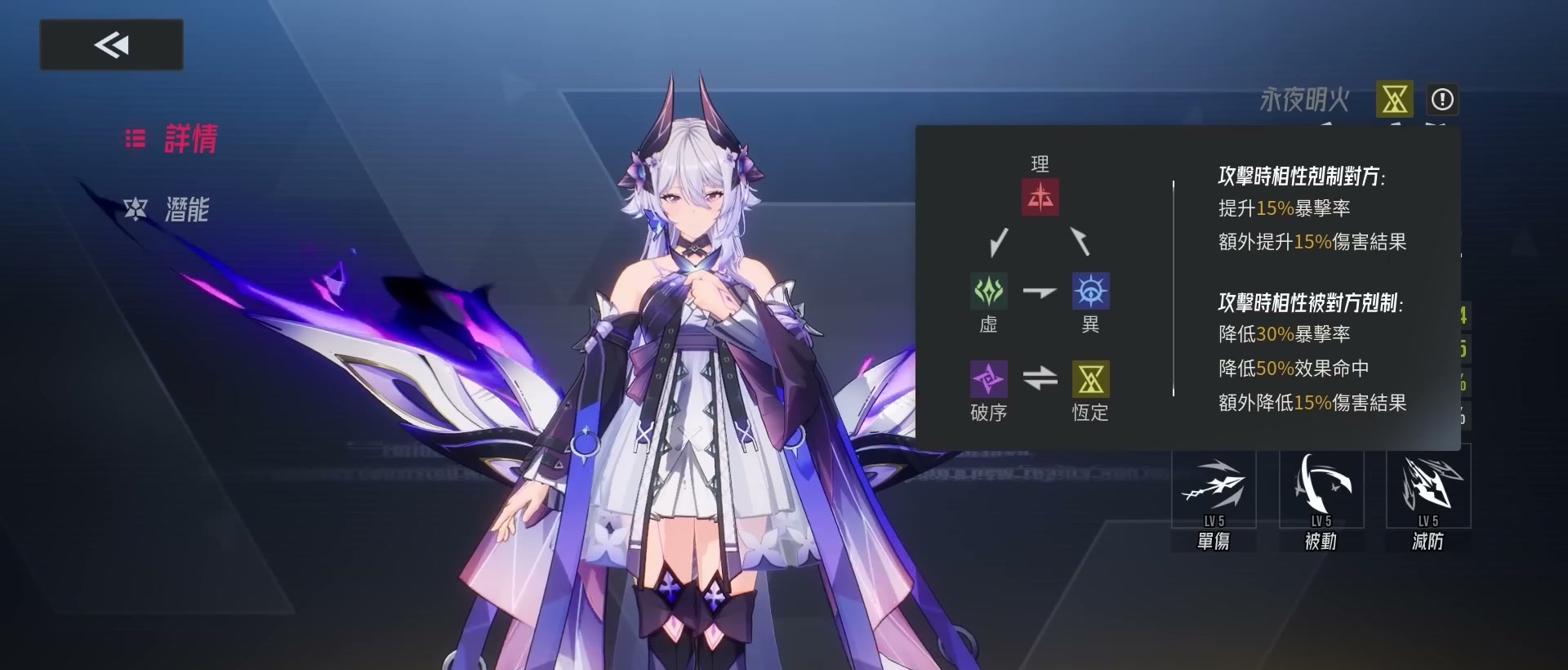View the 減防 skill
Screen dimensions: 1568x670
1428,489
